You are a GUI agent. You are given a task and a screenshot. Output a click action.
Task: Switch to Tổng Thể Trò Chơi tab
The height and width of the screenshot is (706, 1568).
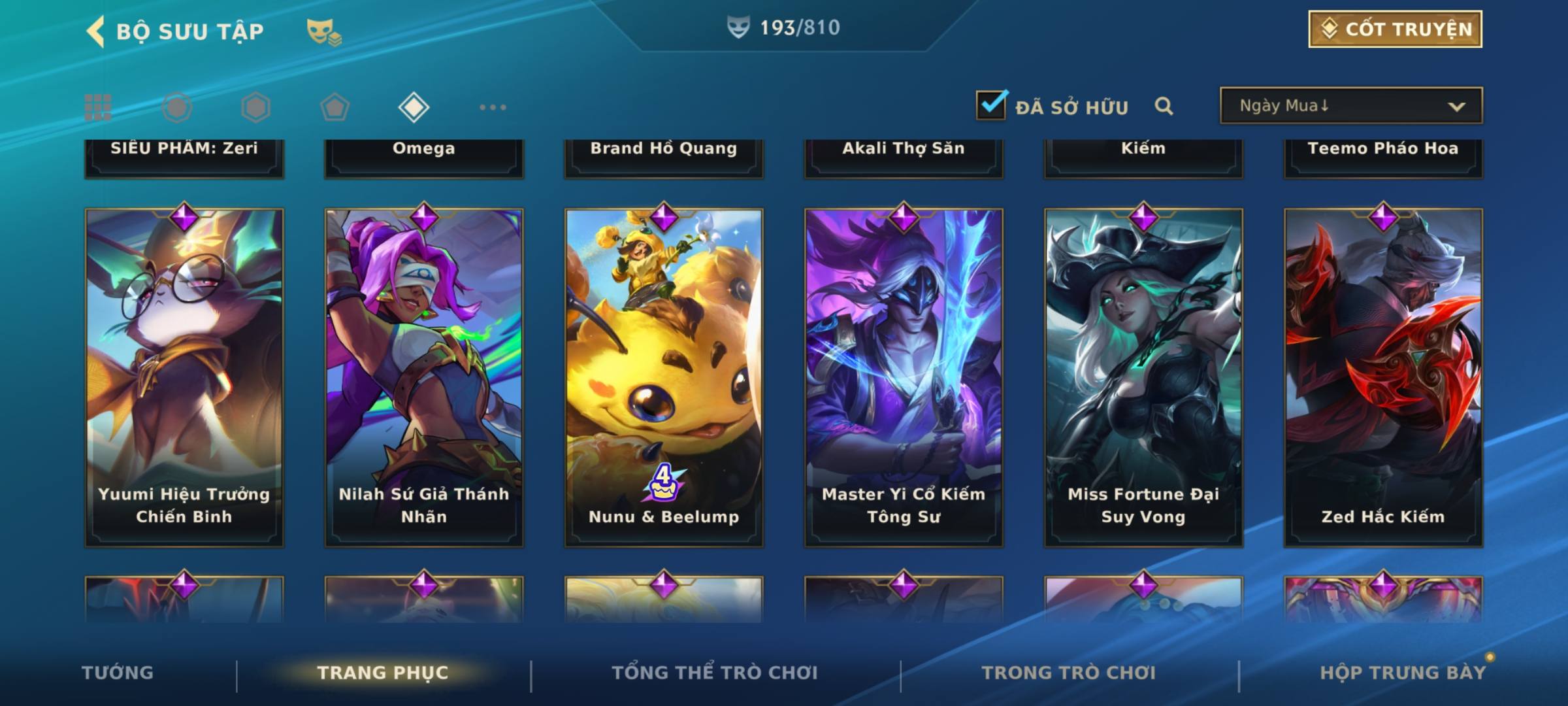(x=715, y=673)
